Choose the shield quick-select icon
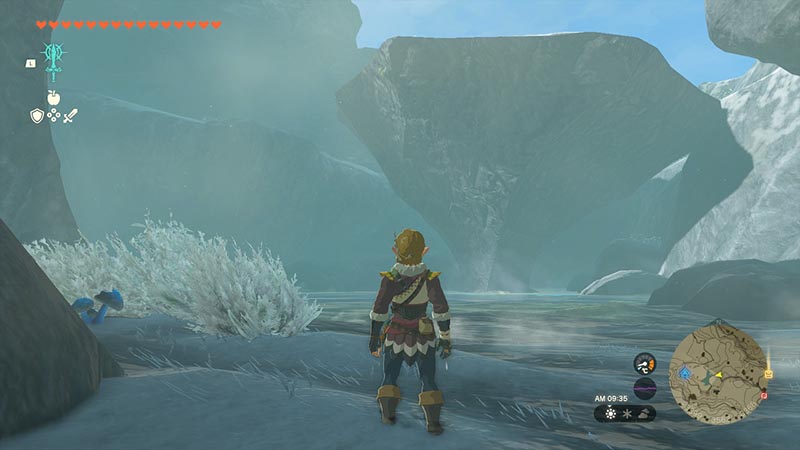This screenshot has width=800, height=450. (35, 116)
